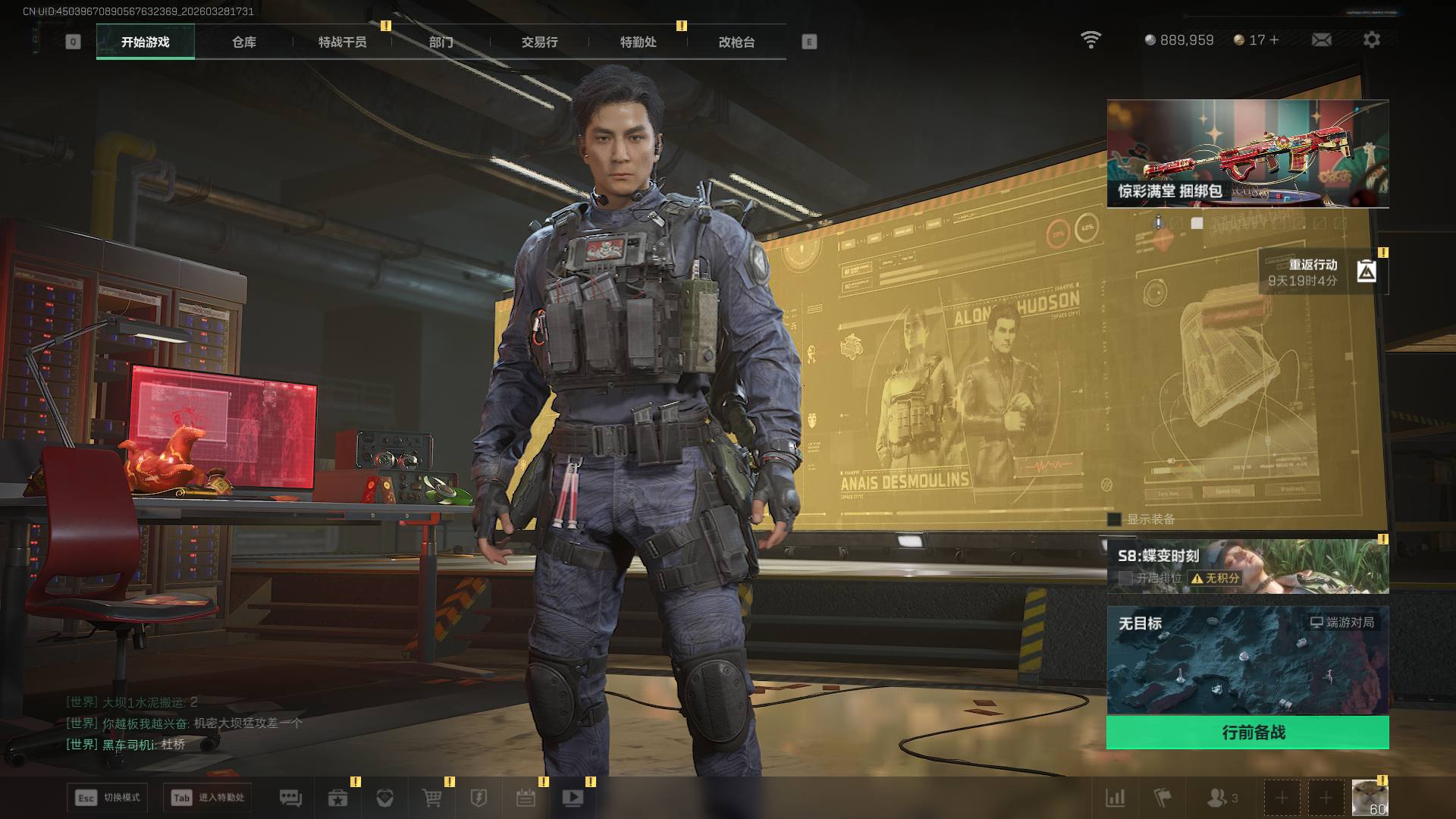
Task: Open the 特勤处 tab in the top bar
Action: pyautogui.click(x=638, y=42)
